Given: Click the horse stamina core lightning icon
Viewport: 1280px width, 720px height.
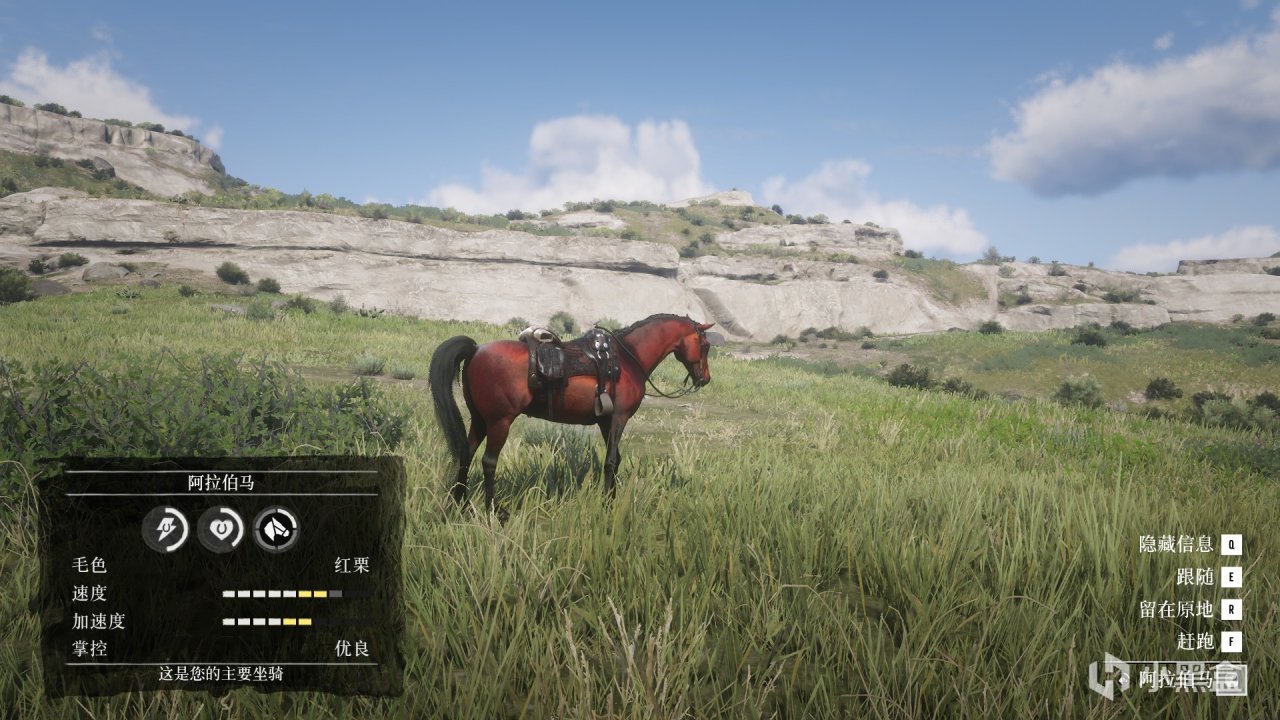Looking at the screenshot, I should point(165,528).
